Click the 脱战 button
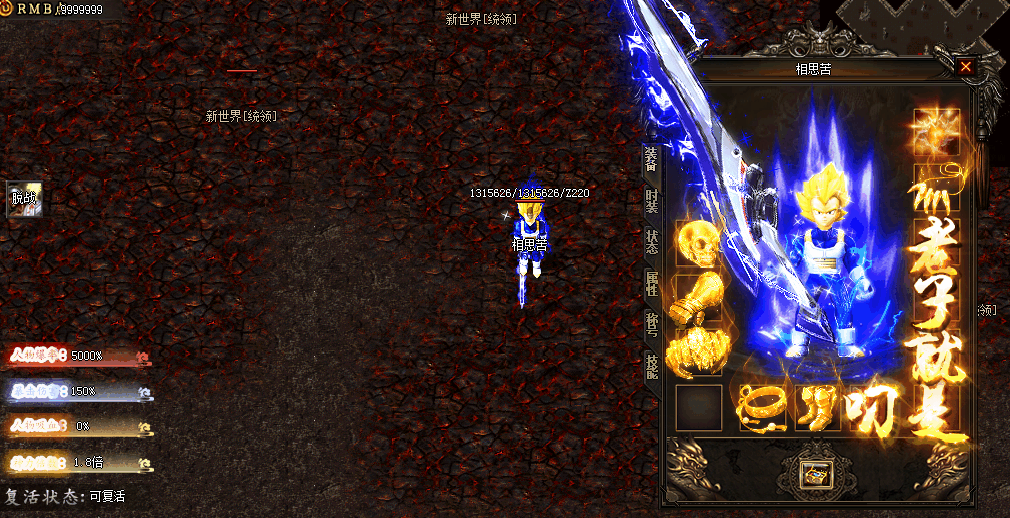This screenshot has width=1010, height=518. 25,199
